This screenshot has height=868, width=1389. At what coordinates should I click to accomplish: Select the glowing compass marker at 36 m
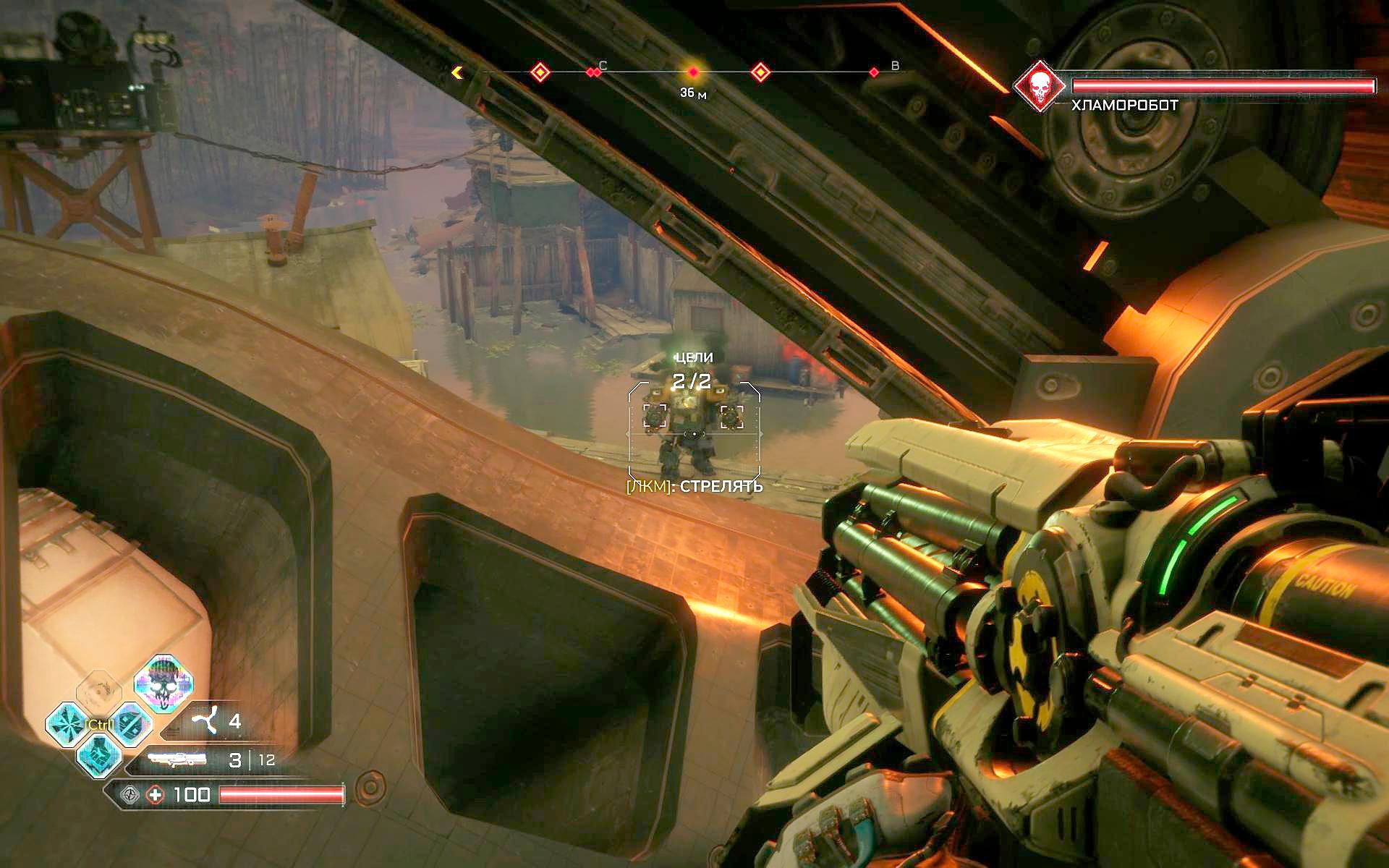(693, 72)
